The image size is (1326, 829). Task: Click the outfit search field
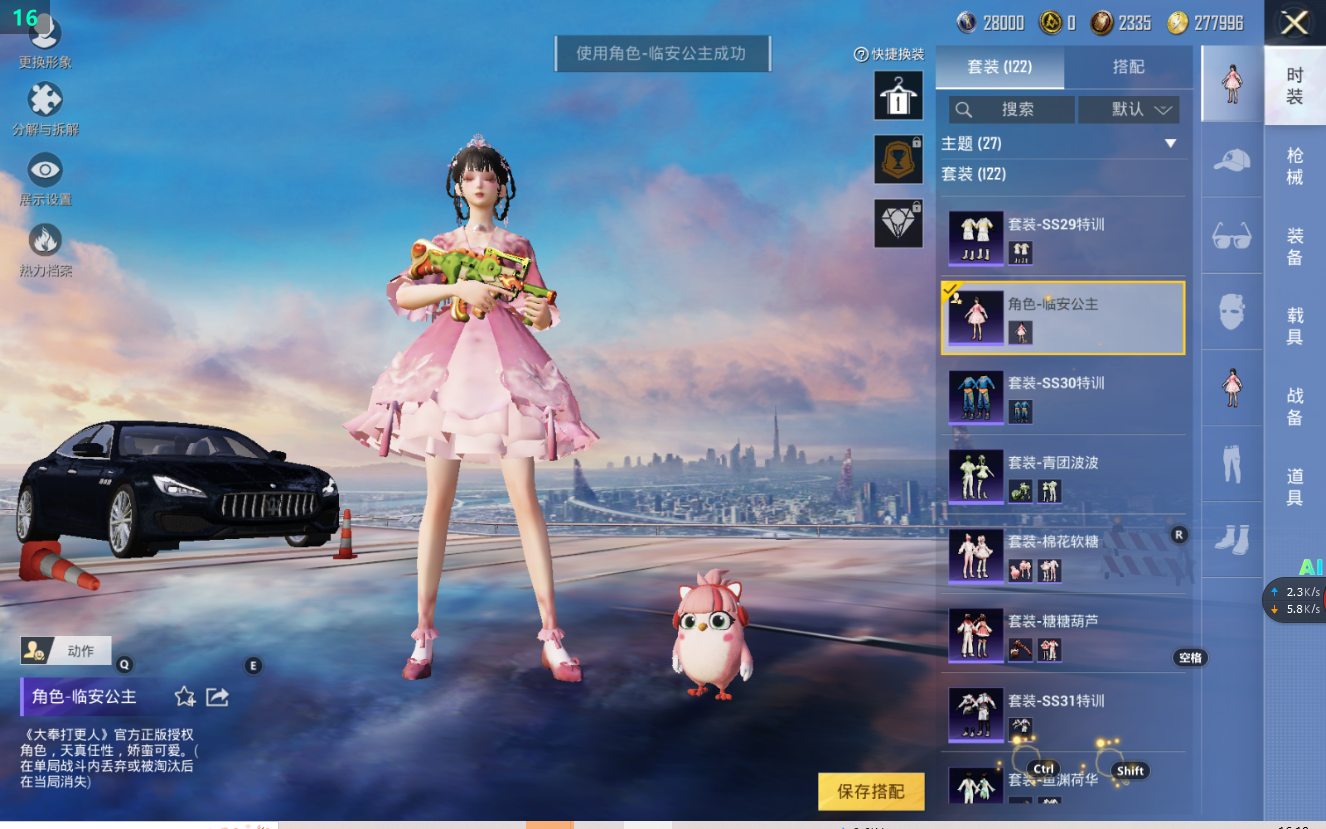point(1012,110)
